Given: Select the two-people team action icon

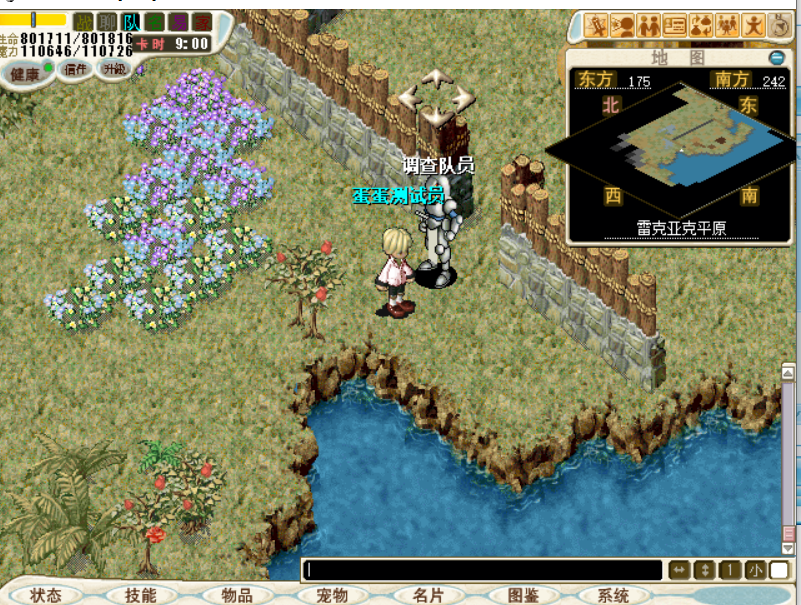Looking at the screenshot, I should click(x=649, y=25).
